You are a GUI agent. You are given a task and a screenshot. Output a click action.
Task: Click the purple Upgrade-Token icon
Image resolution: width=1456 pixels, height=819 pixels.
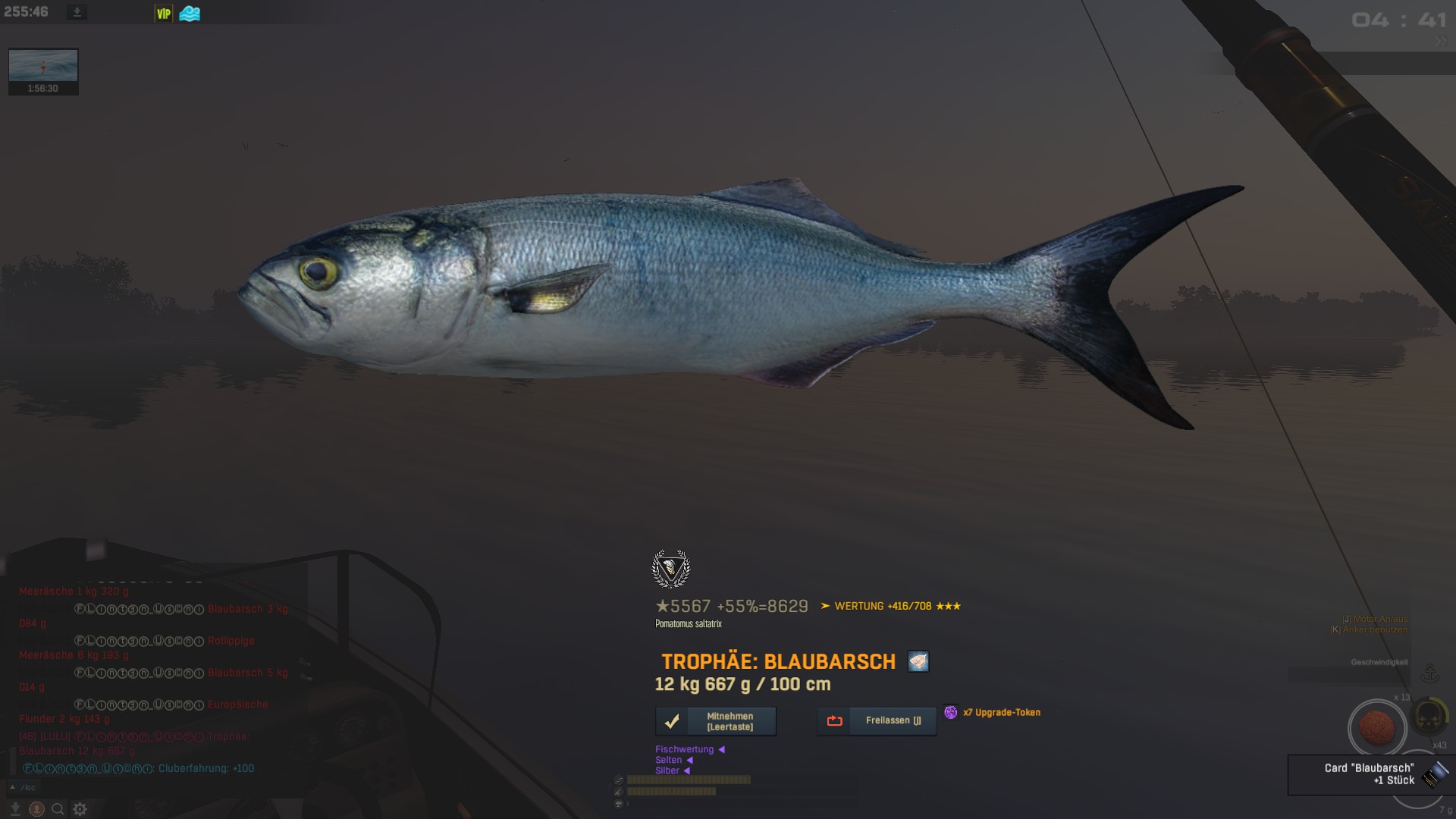950,712
